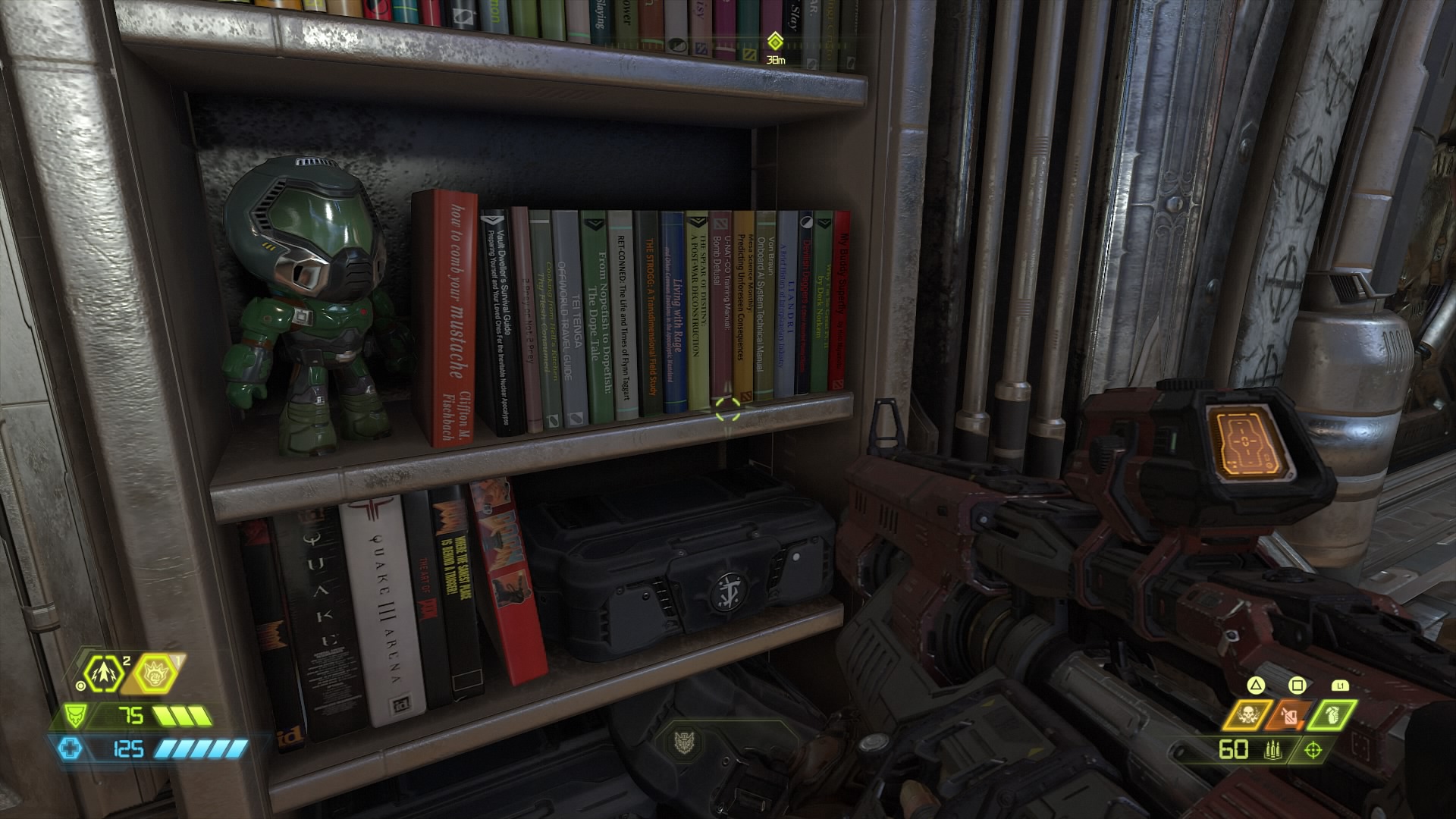This screenshot has width=1456, height=819.
Task: Toggle the green crosshair weapon mod icon
Action: [x=1313, y=750]
